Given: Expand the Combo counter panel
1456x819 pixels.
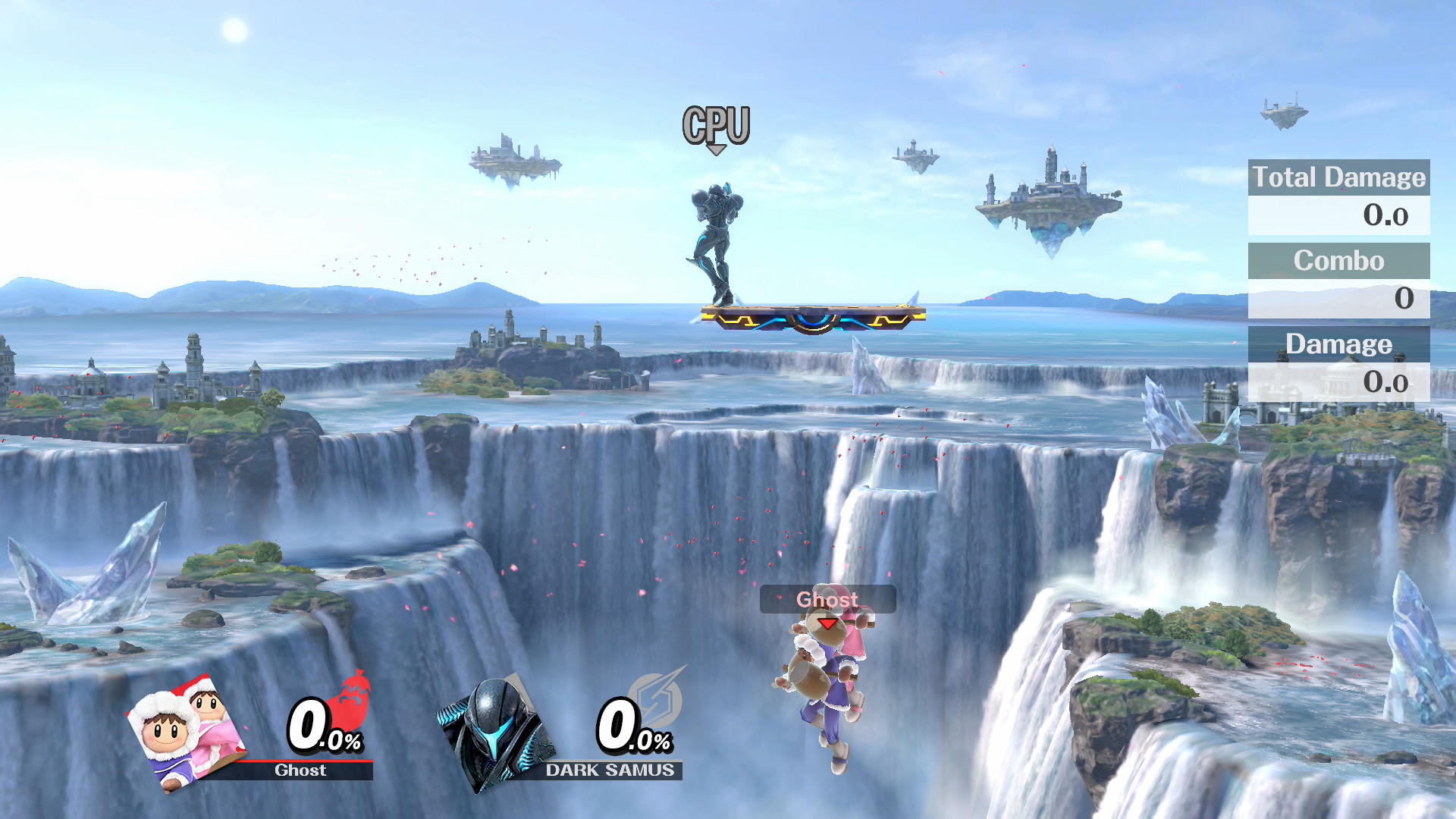Looking at the screenshot, I should 1339,262.
